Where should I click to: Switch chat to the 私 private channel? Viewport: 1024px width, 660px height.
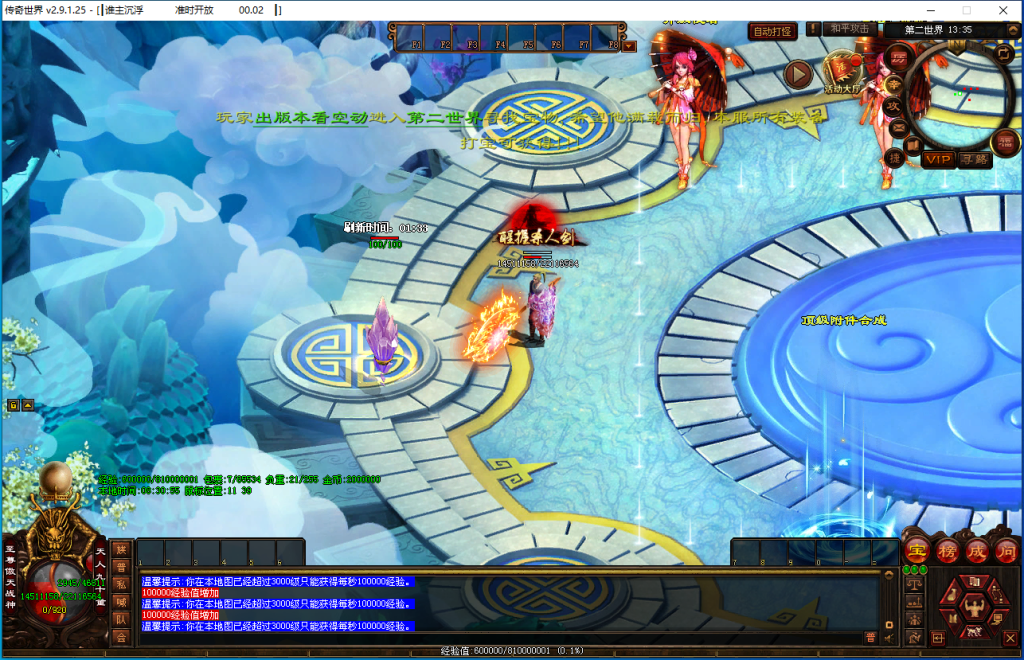[121, 584]
